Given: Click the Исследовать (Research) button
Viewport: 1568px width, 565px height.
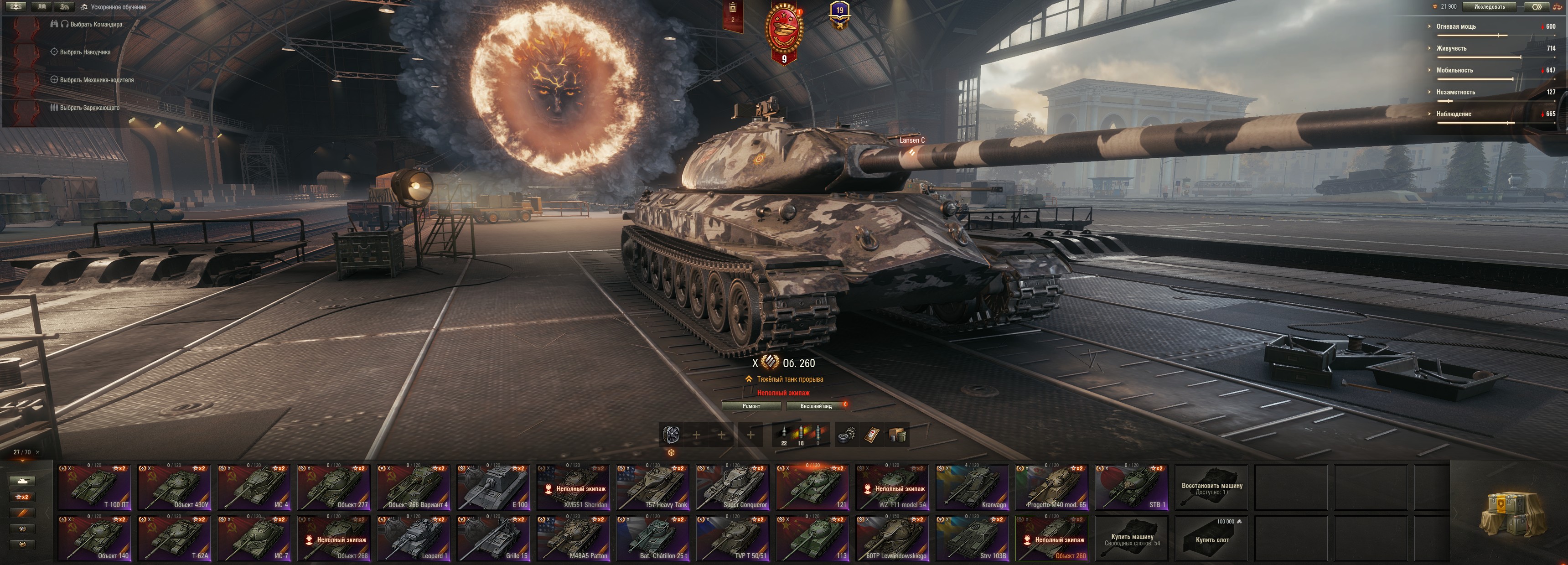Looking at the screenshot, I should coord(1490,7).
